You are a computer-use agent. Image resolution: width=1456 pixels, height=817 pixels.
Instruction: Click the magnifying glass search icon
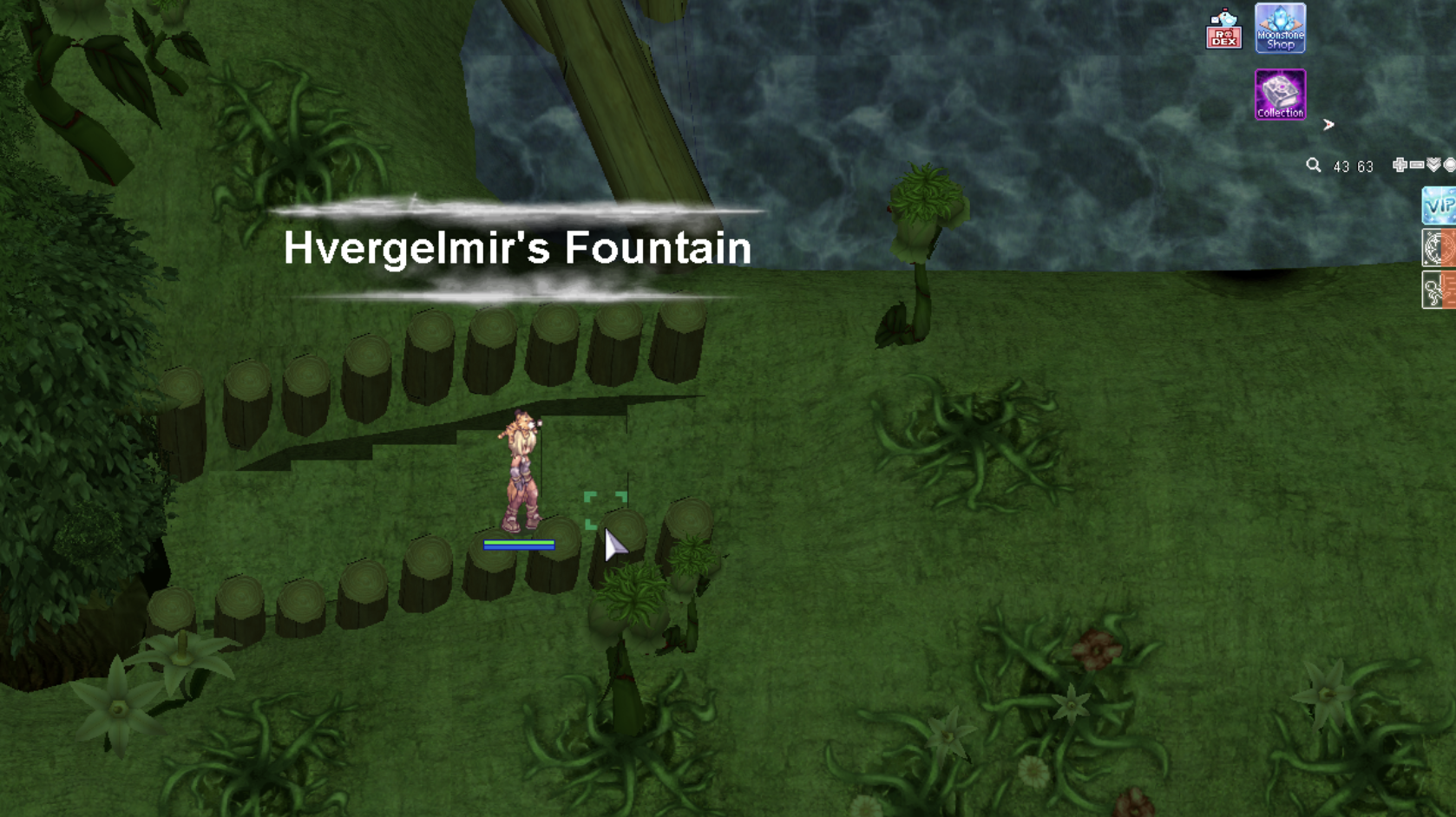point(1314,165)
